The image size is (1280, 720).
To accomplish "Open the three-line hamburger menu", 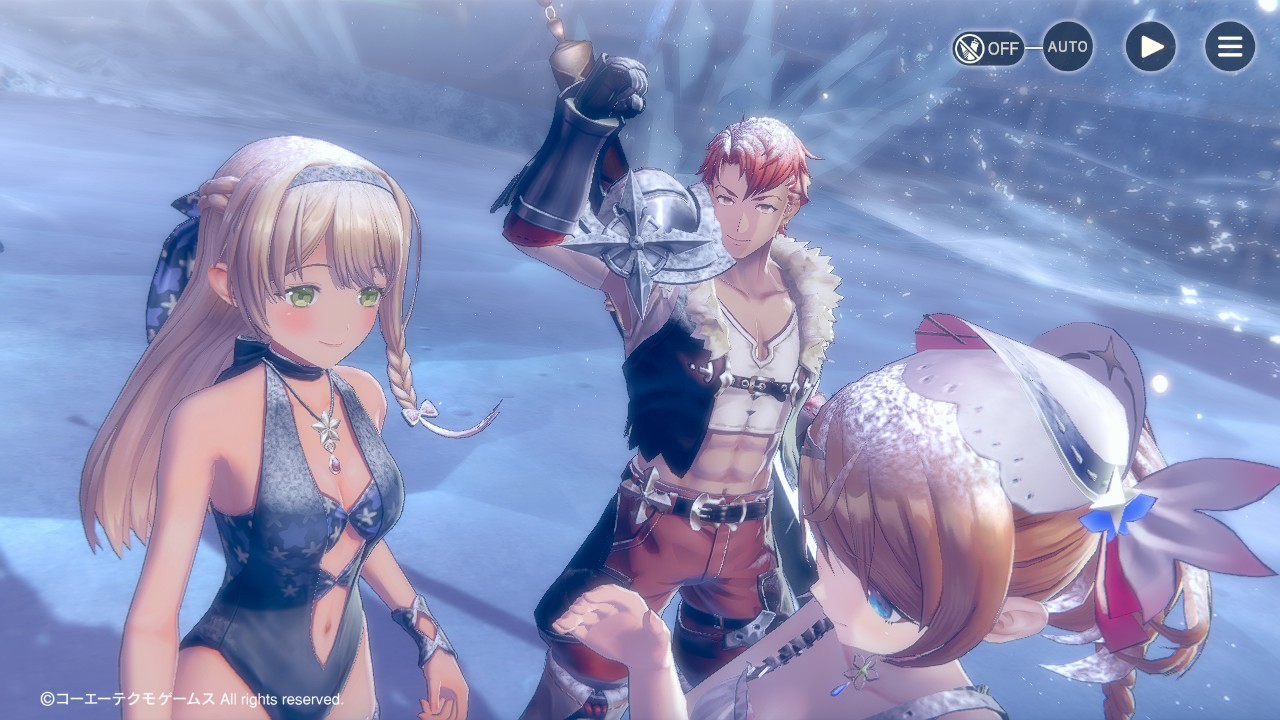I will coord(1229,47).
